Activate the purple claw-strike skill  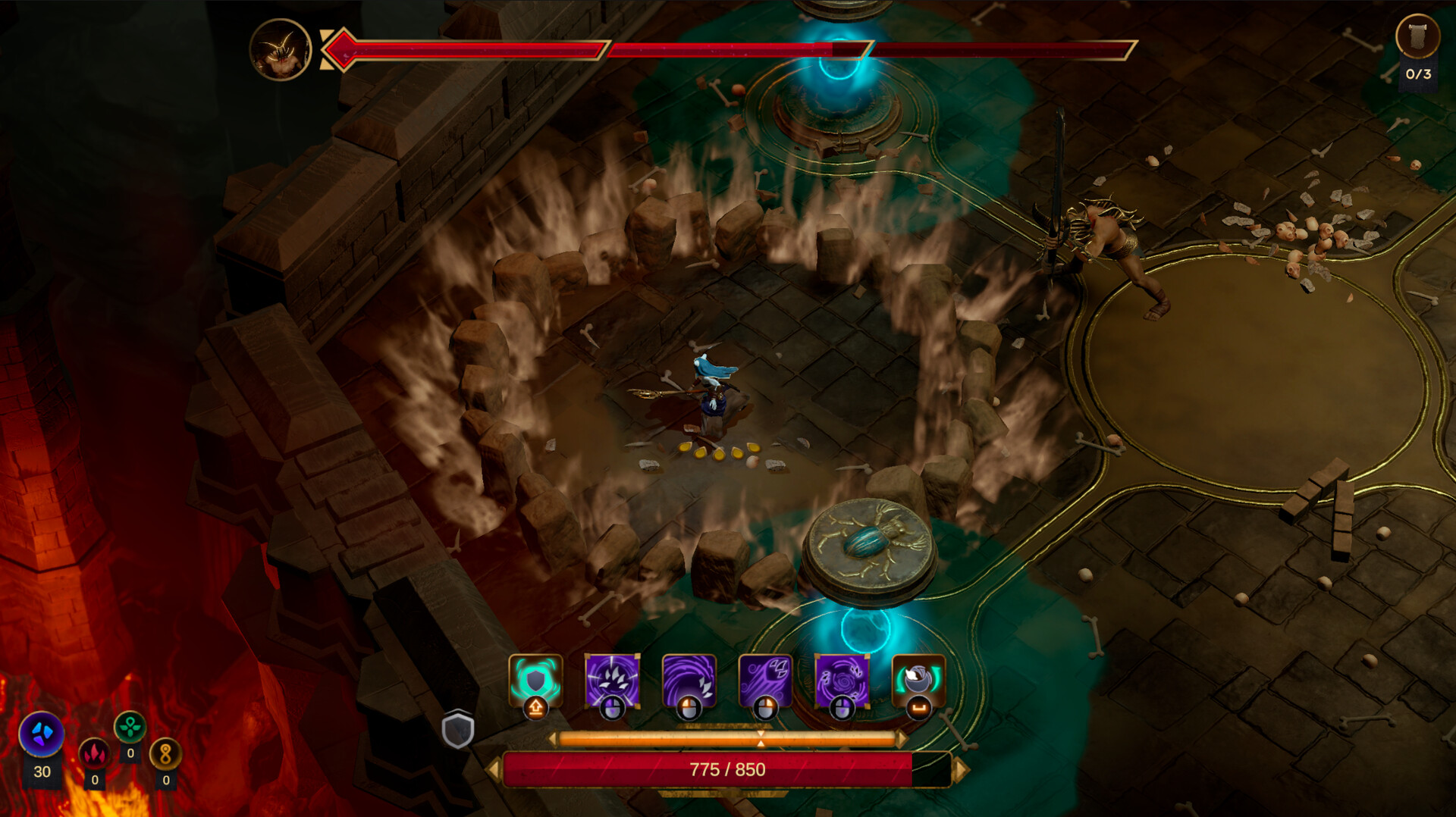(x=611, y=681)
